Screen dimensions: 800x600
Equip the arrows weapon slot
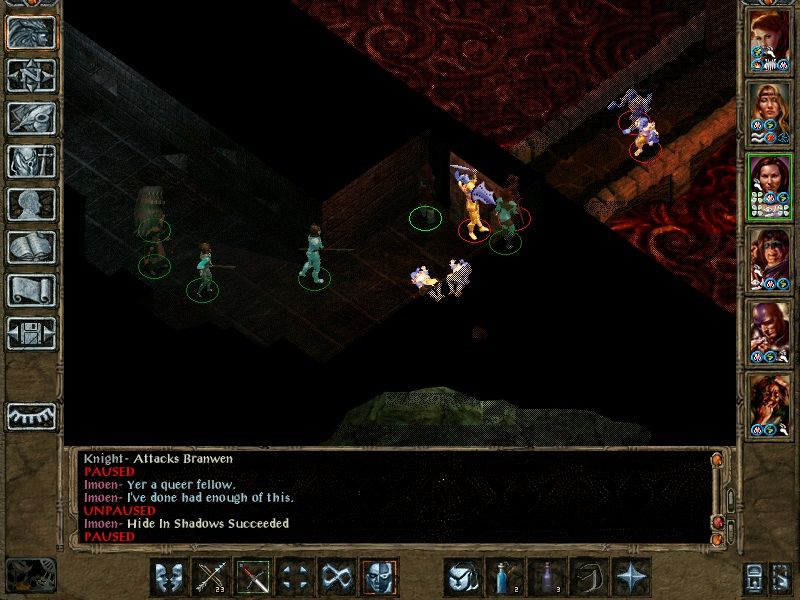(x=211, y=577)
